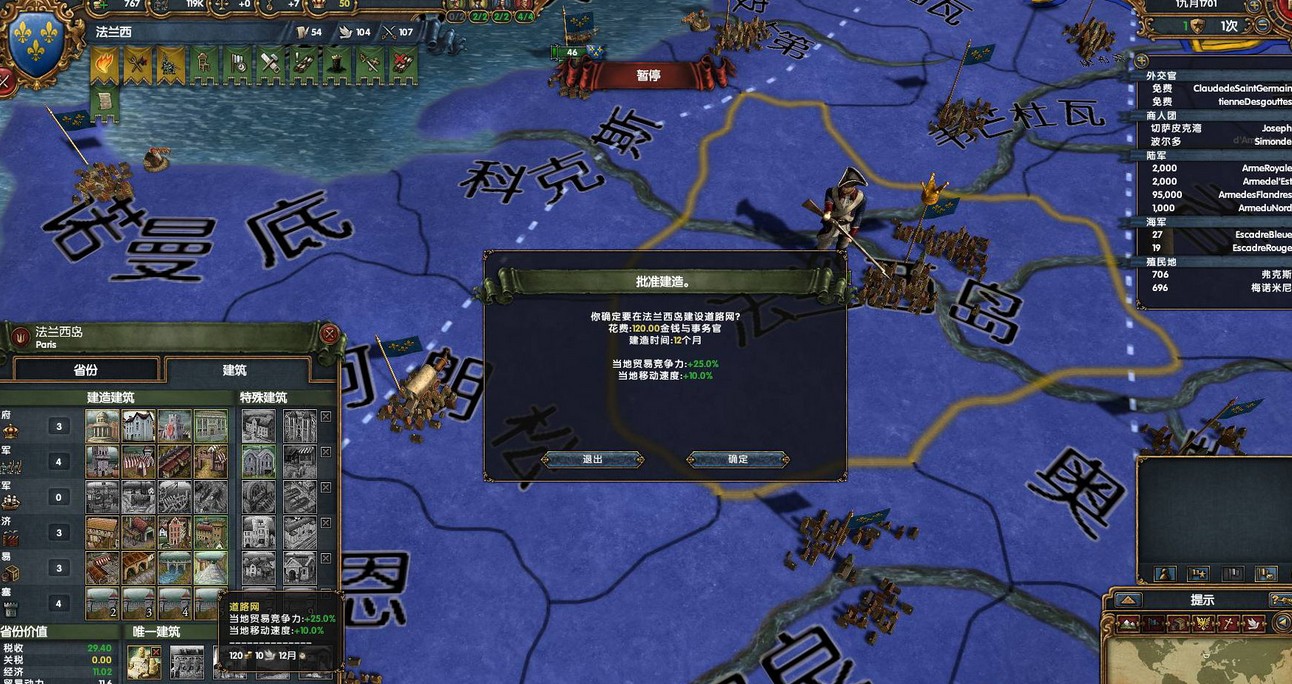
Task: Select the EscadreBleue fleet in outliner
Action: point(1214,235)
